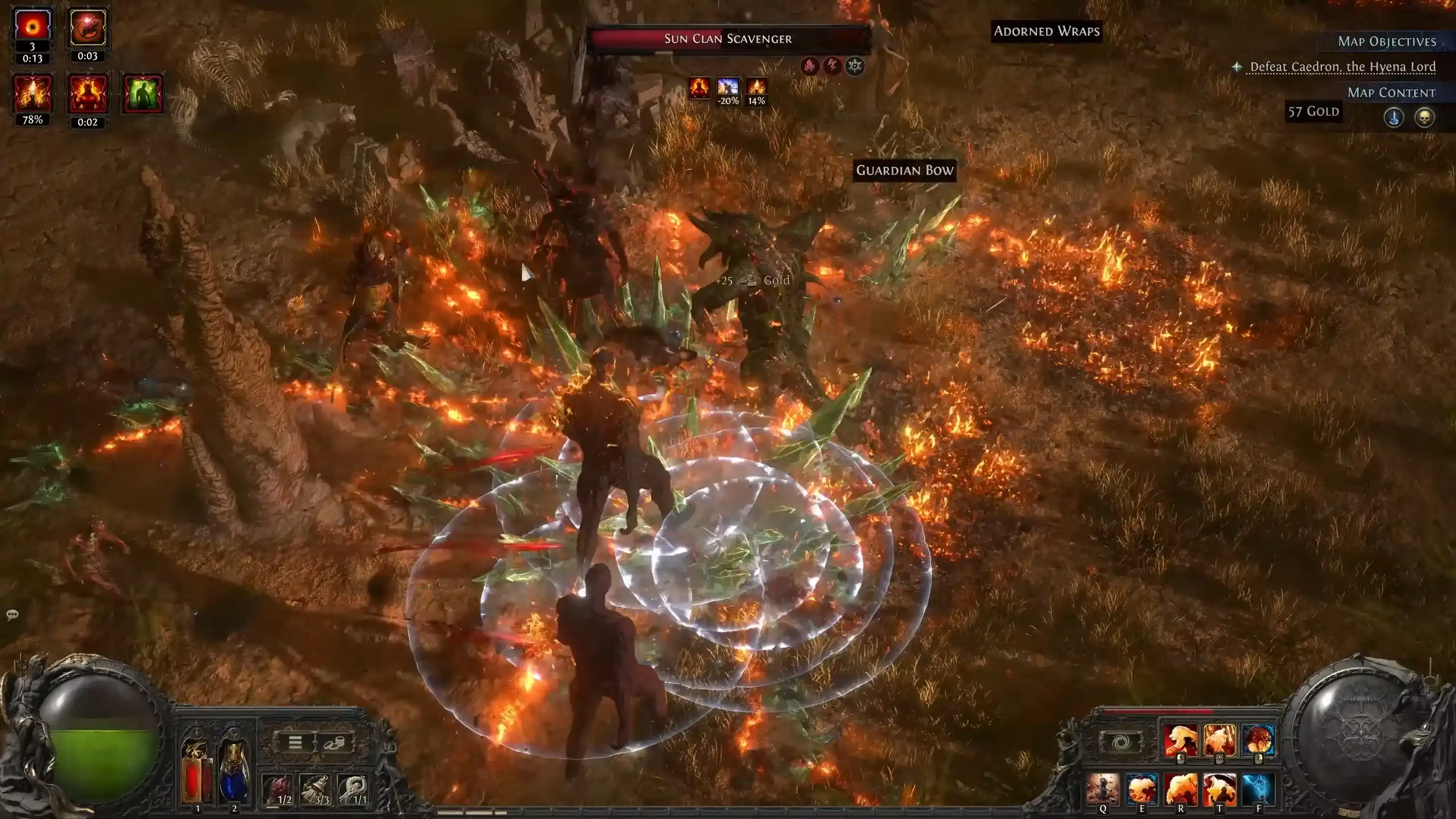Use the 1/2 charm next to the flasks
The image size is (1456, 819).
coord(276,788)
